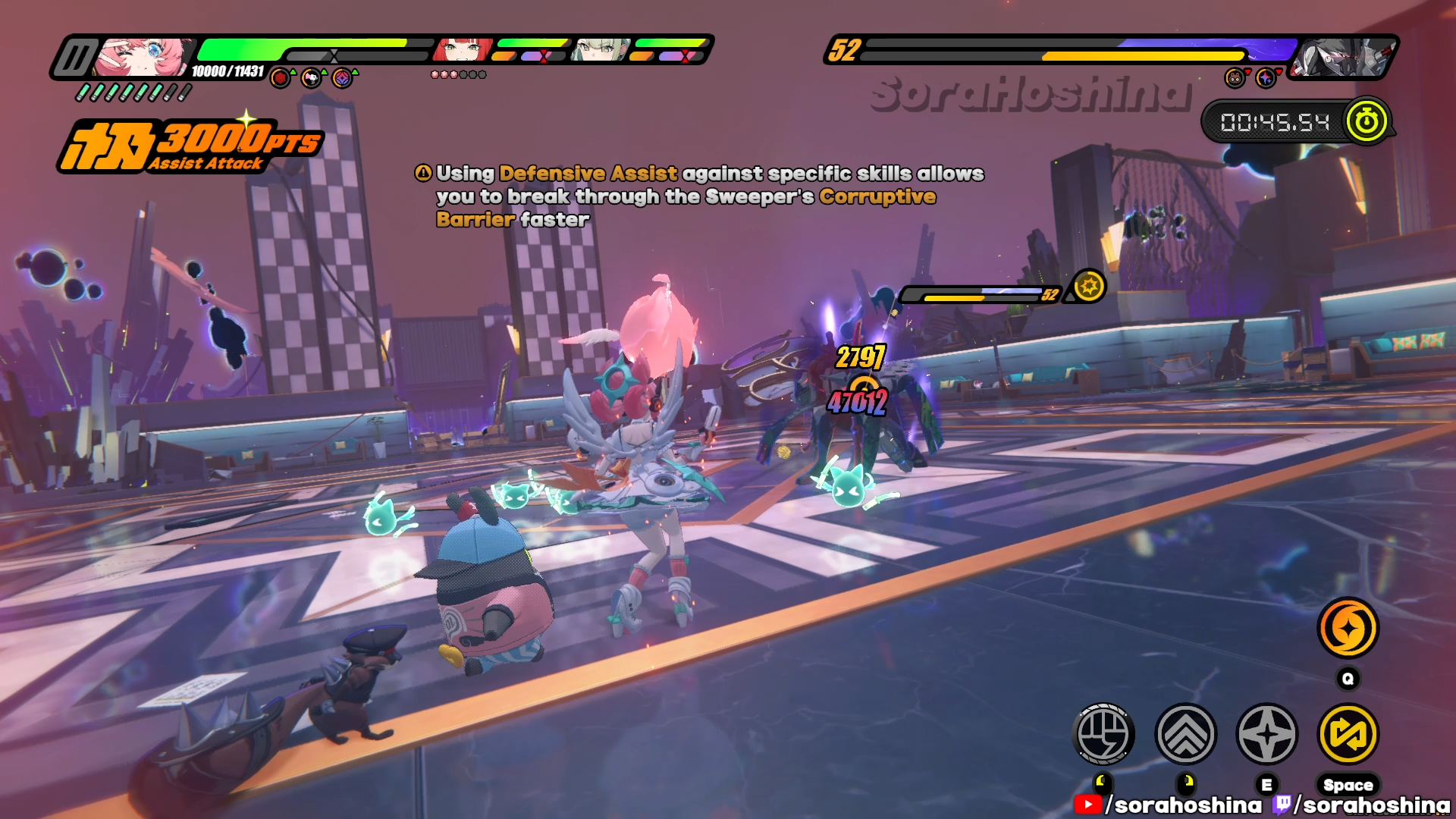1456x819 pixels.
Task: Click the red hexagon buff icon
Action: pos(281,77)
